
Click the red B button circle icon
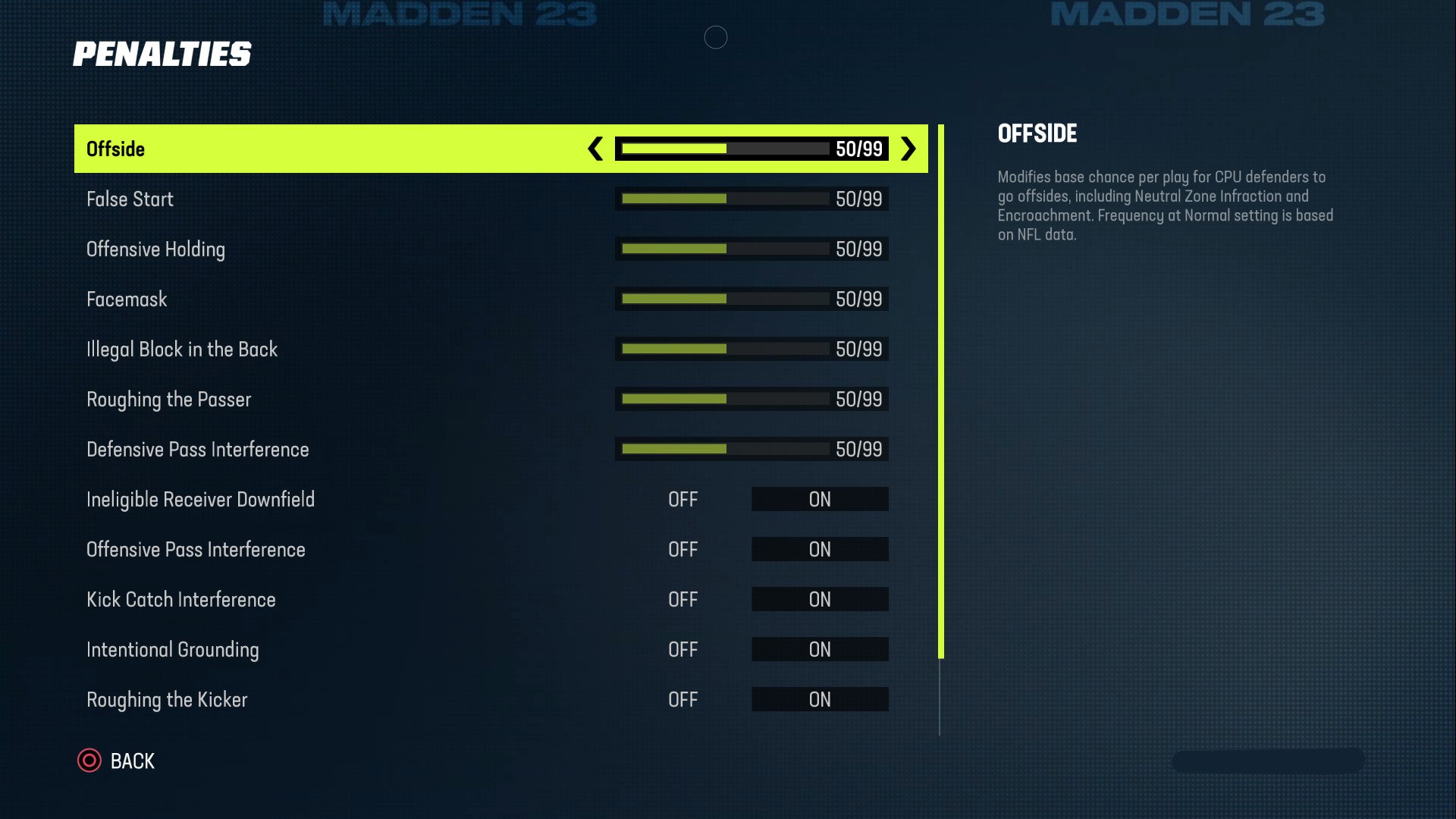point(89,761)
